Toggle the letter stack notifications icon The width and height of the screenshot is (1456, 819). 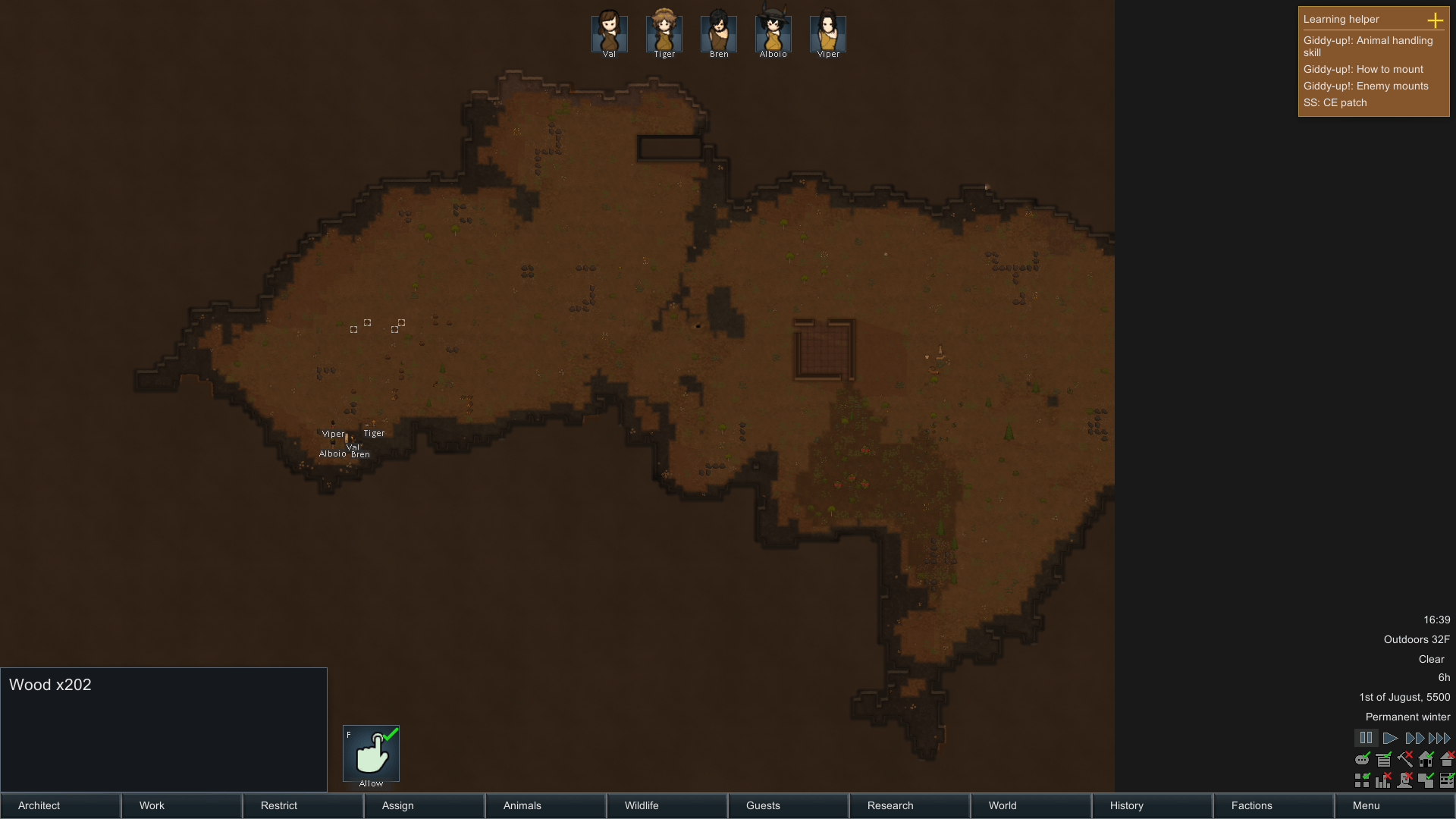tap(1383, 759)
